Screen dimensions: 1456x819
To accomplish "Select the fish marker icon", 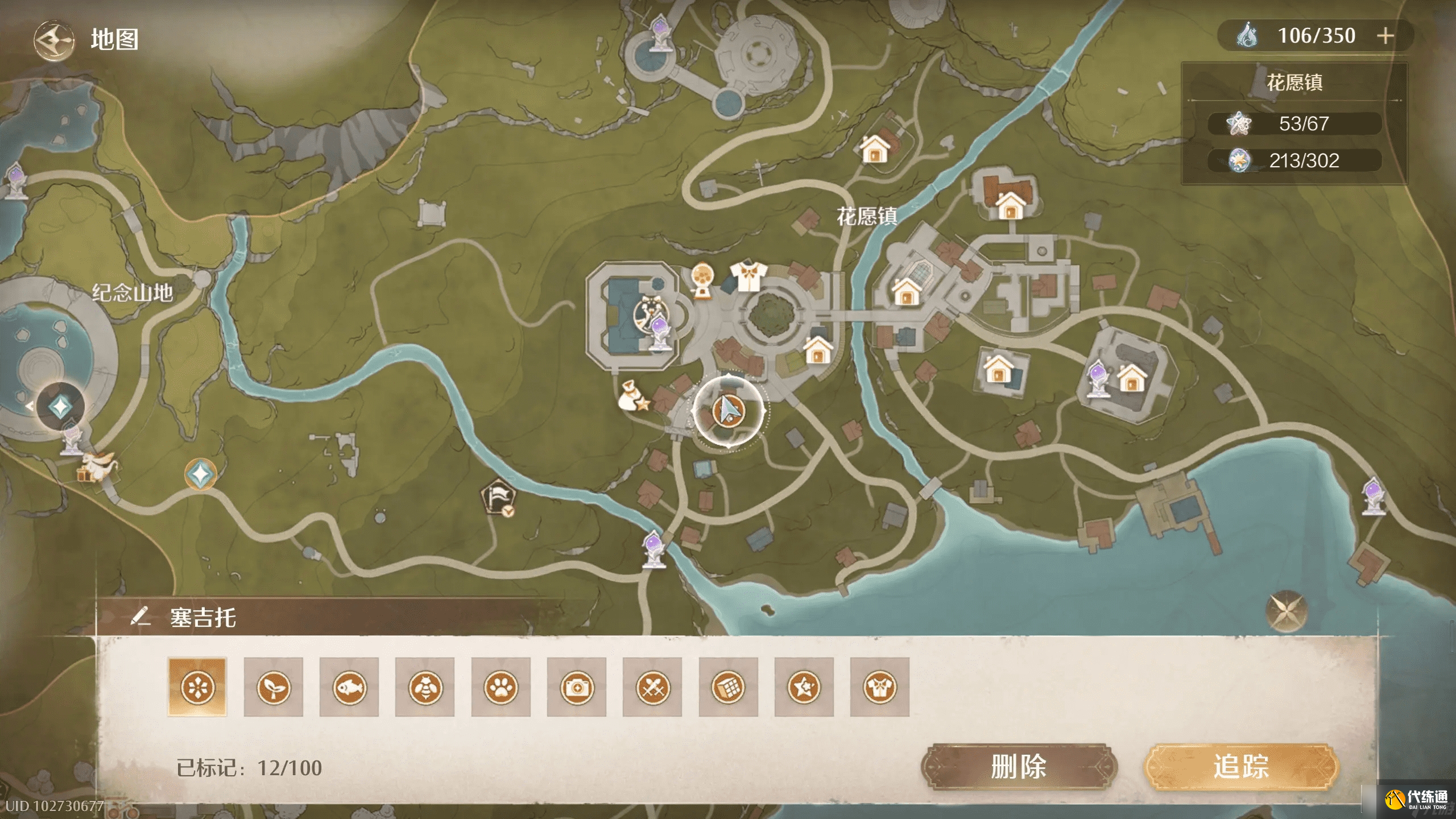I will (349, 687).
